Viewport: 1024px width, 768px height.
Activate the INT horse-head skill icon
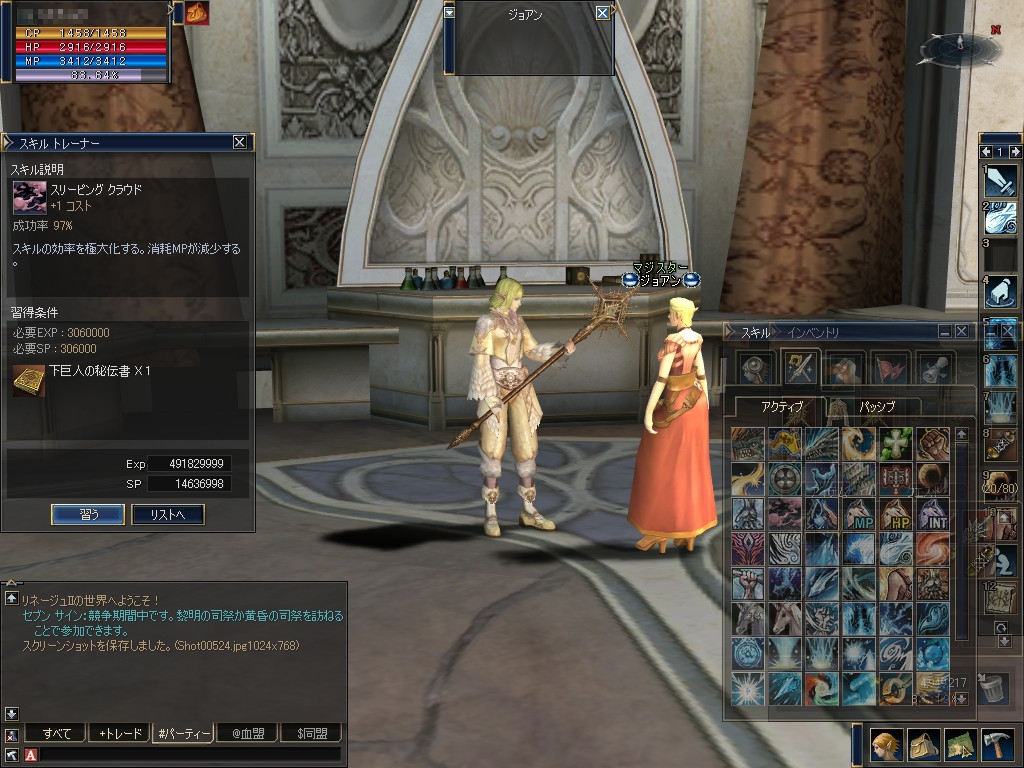point(931,513)
